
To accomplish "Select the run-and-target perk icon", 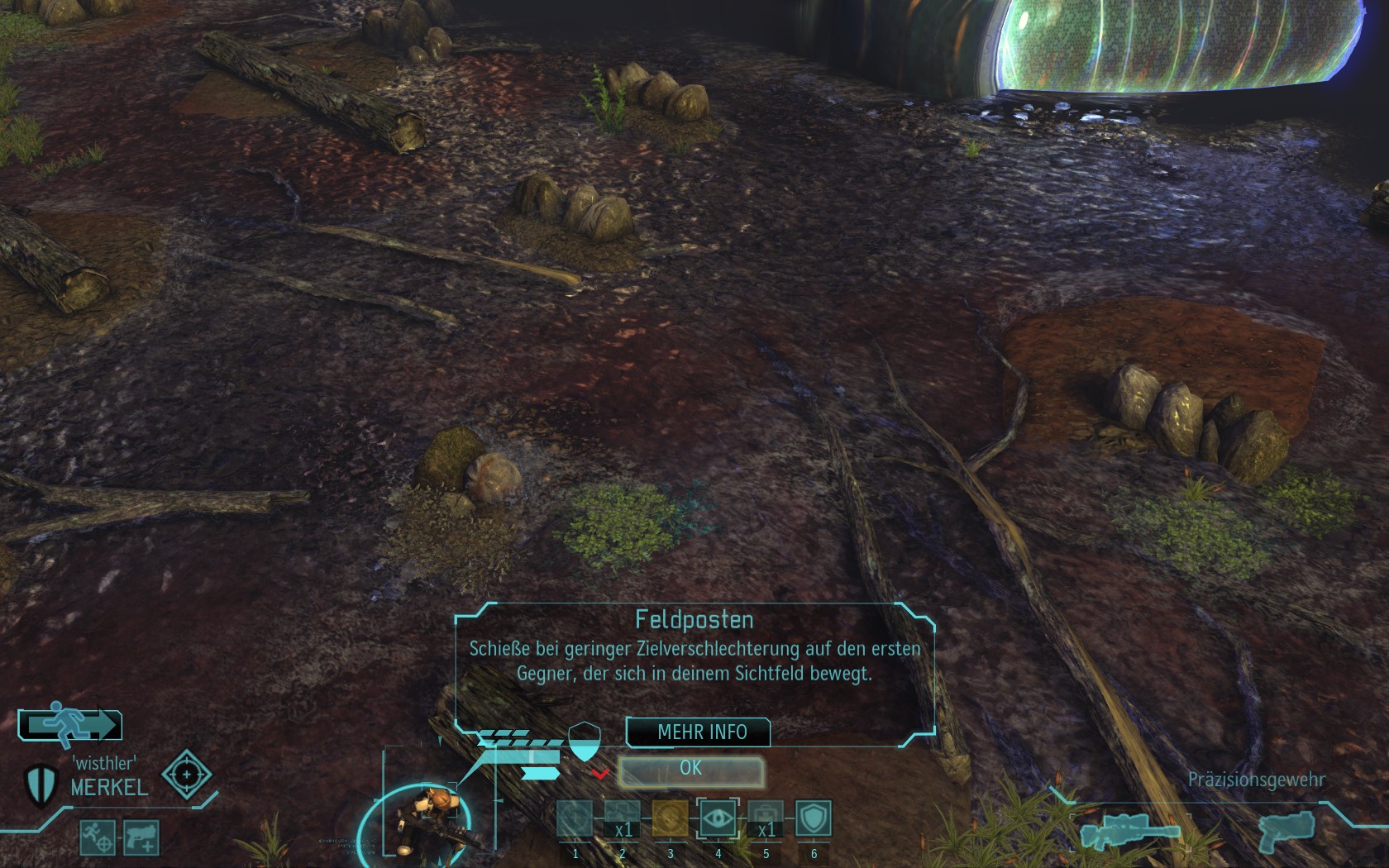I will 98,837.
